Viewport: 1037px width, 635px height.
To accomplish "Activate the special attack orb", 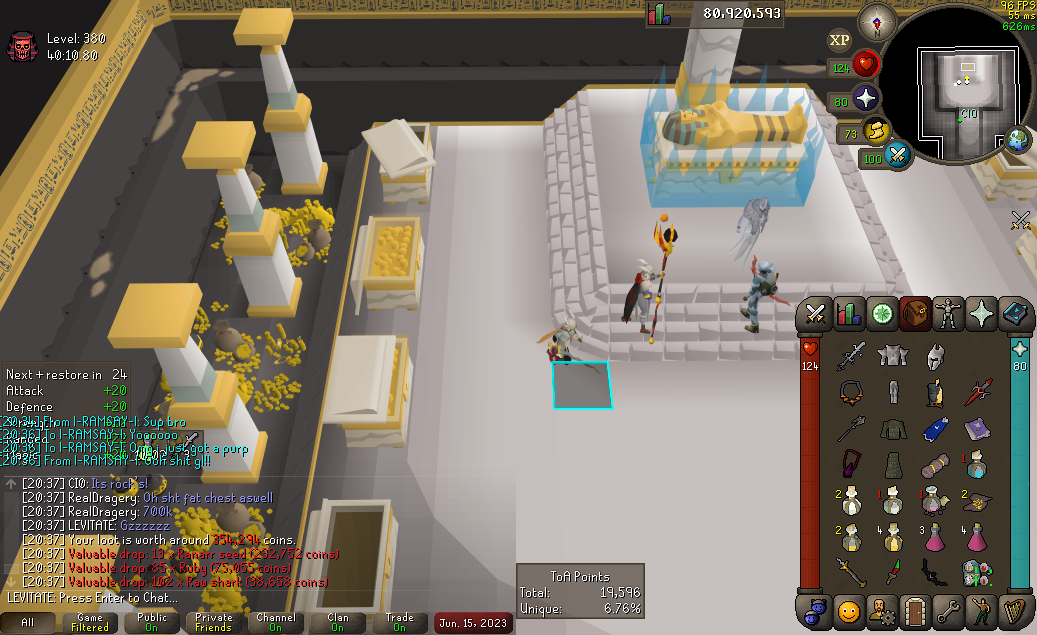I will [x=898, y=155].
